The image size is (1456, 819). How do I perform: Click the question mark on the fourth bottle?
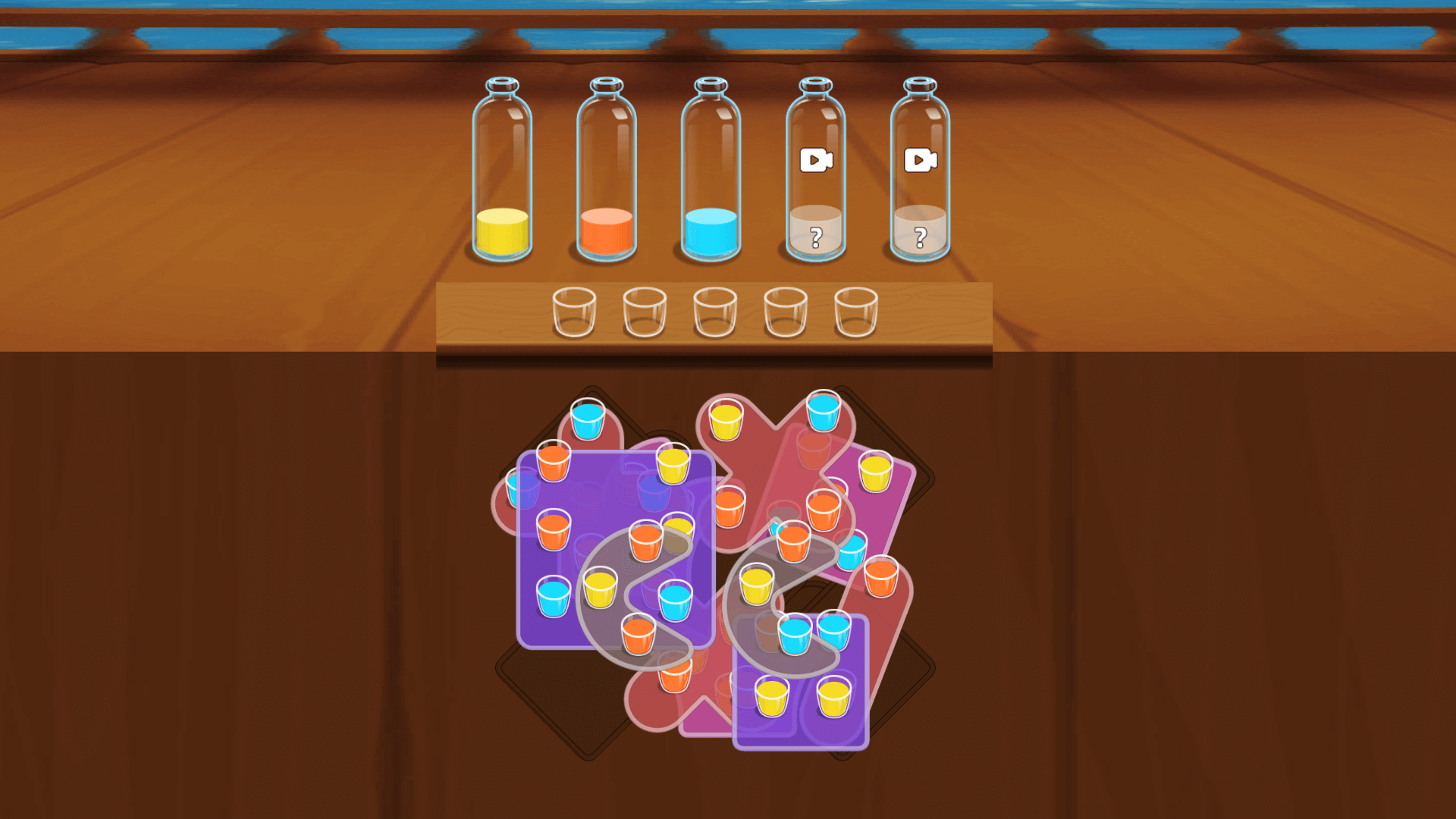click(x=816, y=236)
